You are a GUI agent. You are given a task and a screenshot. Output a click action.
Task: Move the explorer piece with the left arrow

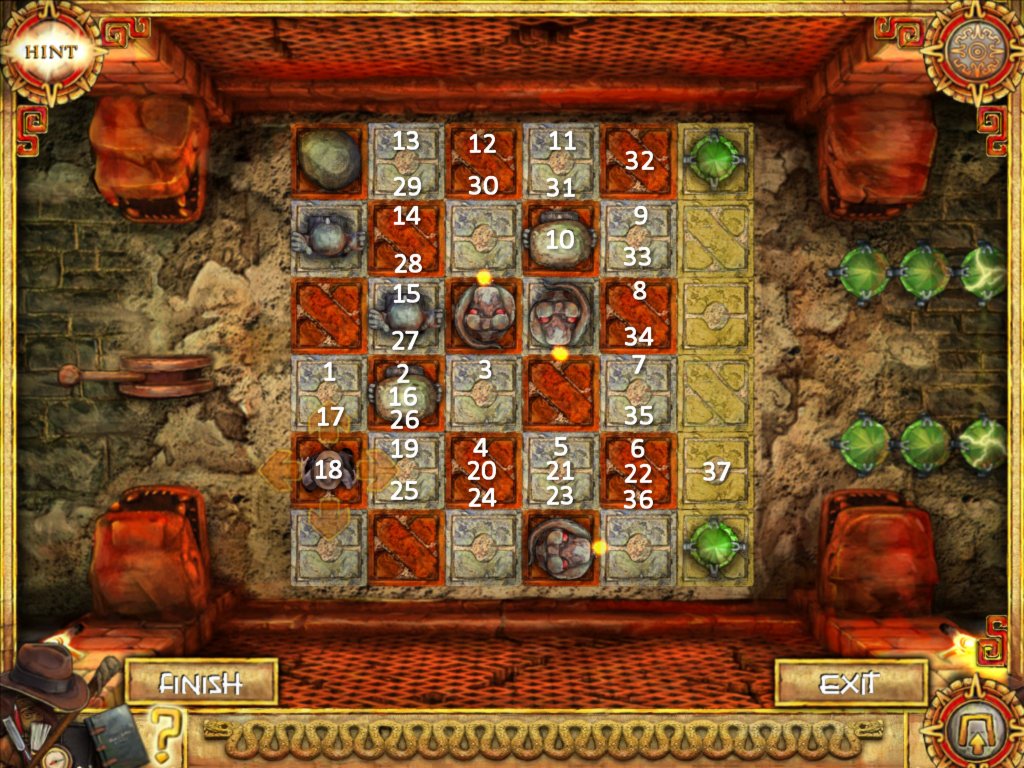(278, 468)
